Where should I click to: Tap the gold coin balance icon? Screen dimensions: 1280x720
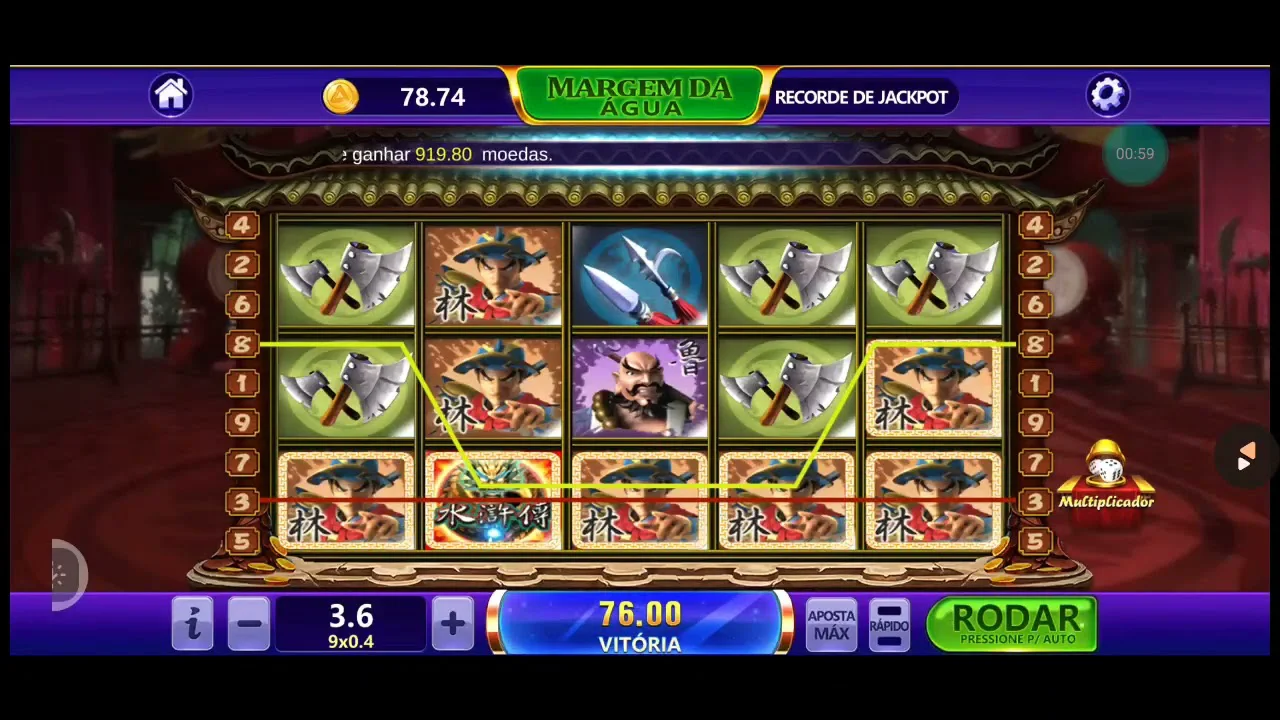point(341,97)
